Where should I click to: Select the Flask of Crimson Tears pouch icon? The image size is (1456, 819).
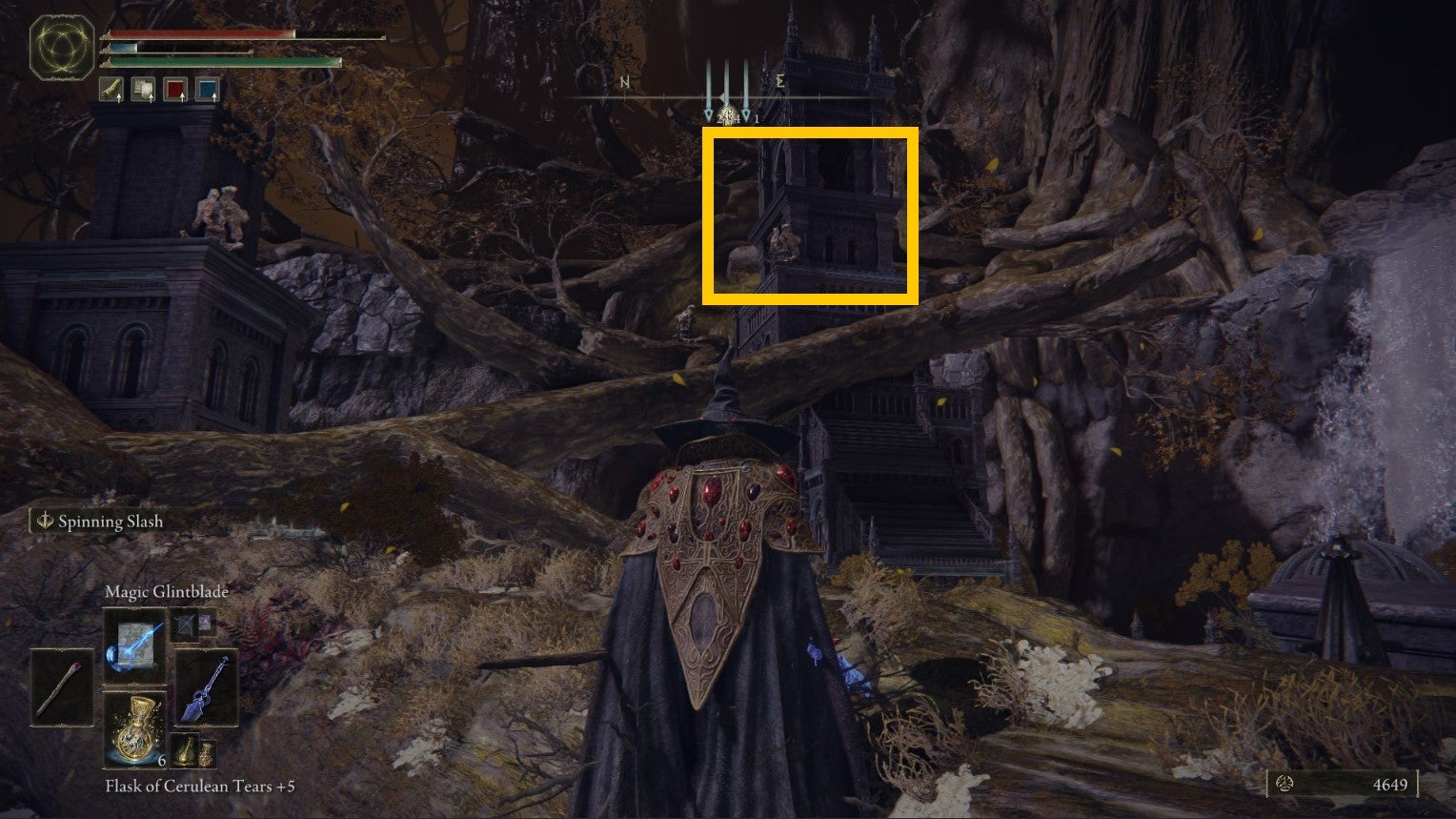[x=176, y=90]
